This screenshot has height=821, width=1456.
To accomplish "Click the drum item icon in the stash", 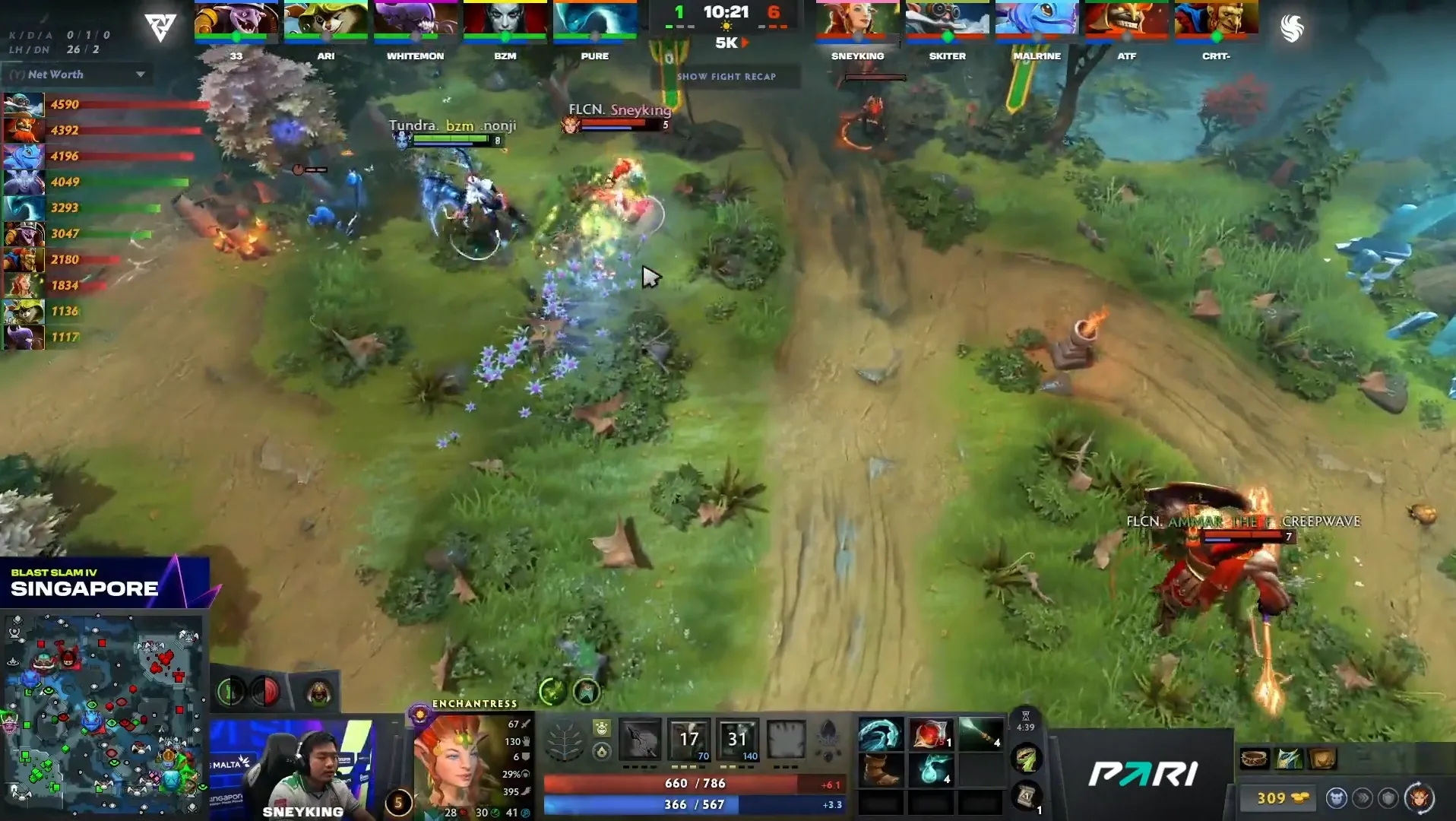I will [x=1254, y=759].
